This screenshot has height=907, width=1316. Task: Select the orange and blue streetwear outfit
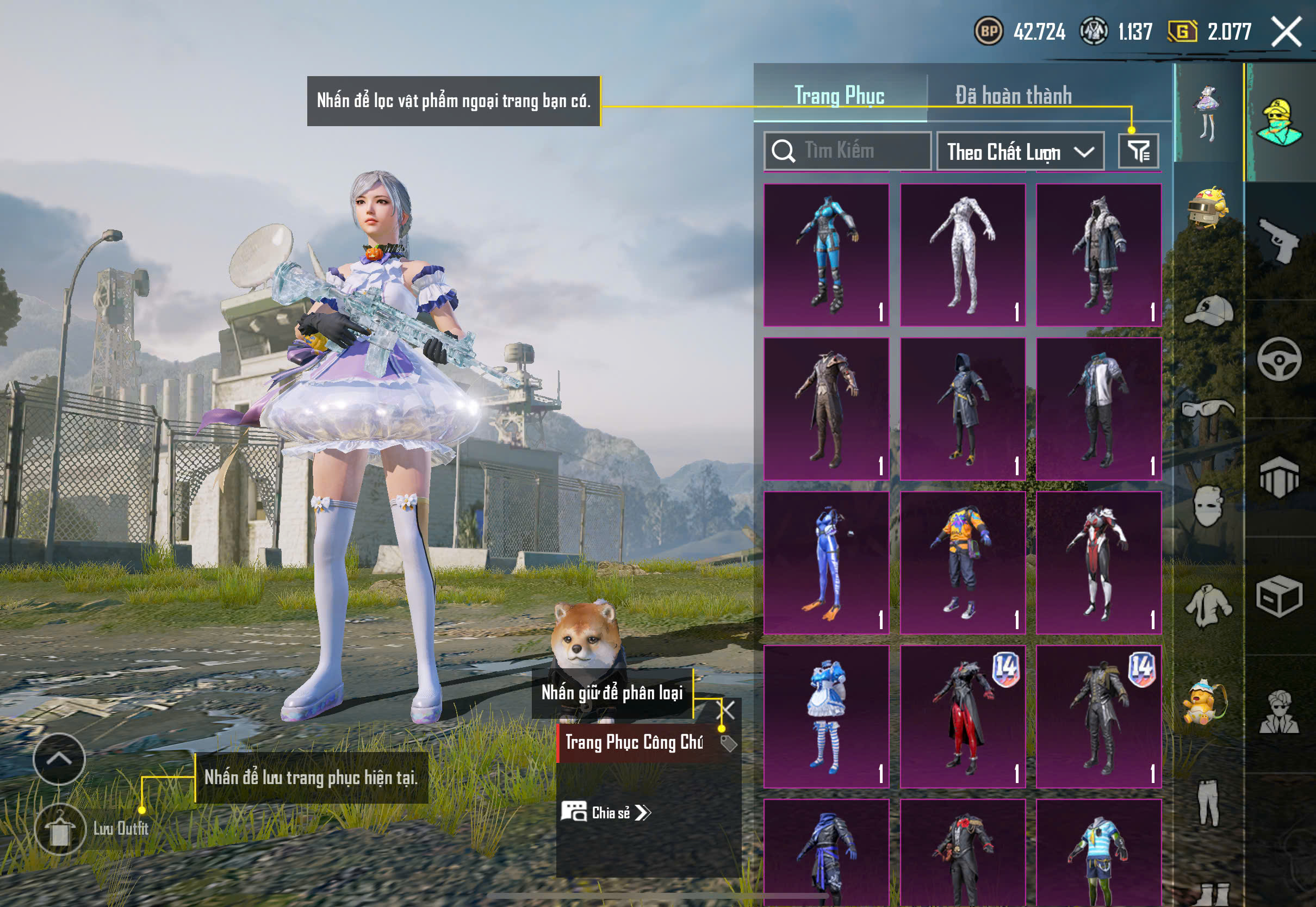click(963, 563)
